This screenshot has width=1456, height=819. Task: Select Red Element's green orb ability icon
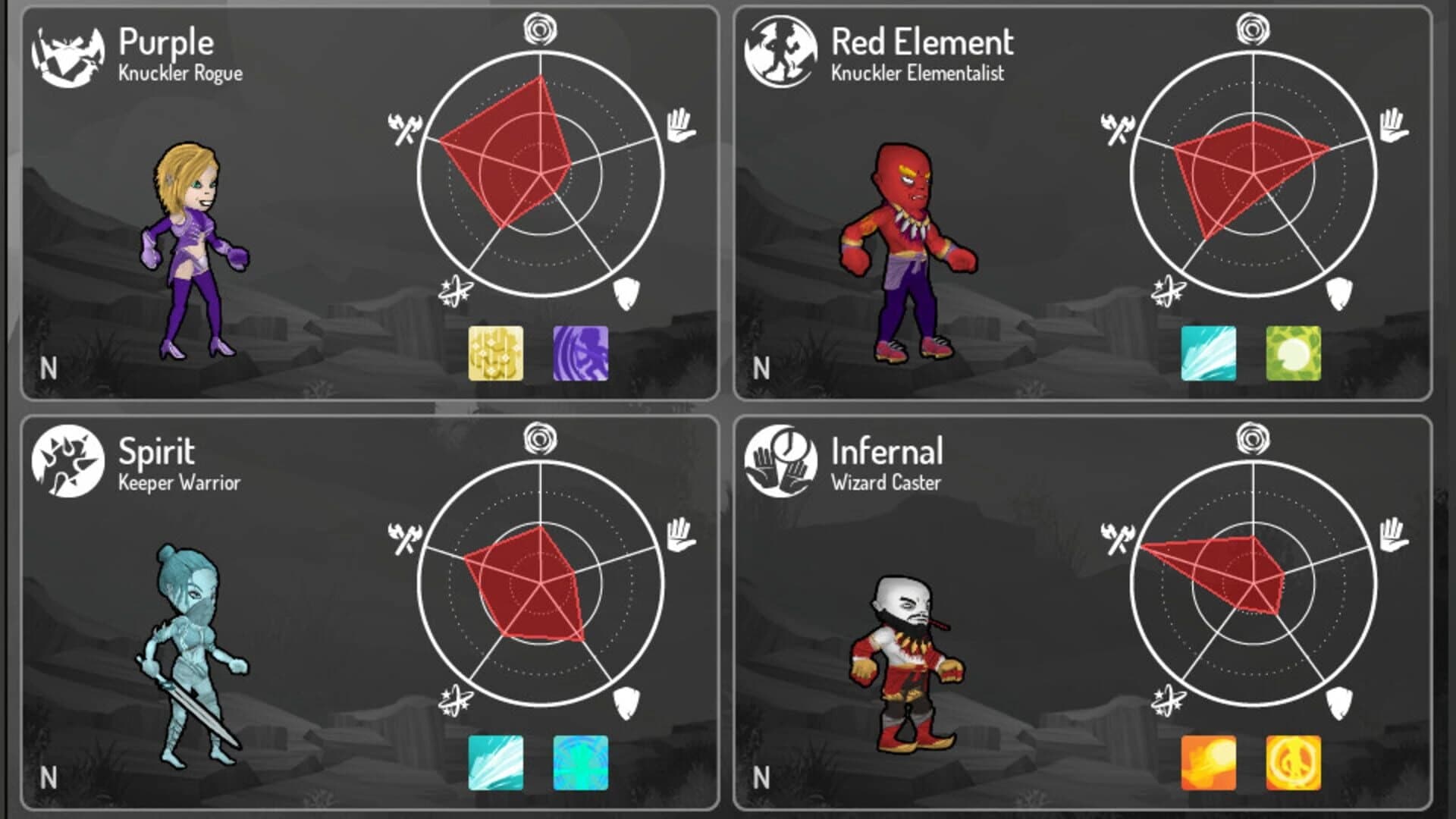1294,353
